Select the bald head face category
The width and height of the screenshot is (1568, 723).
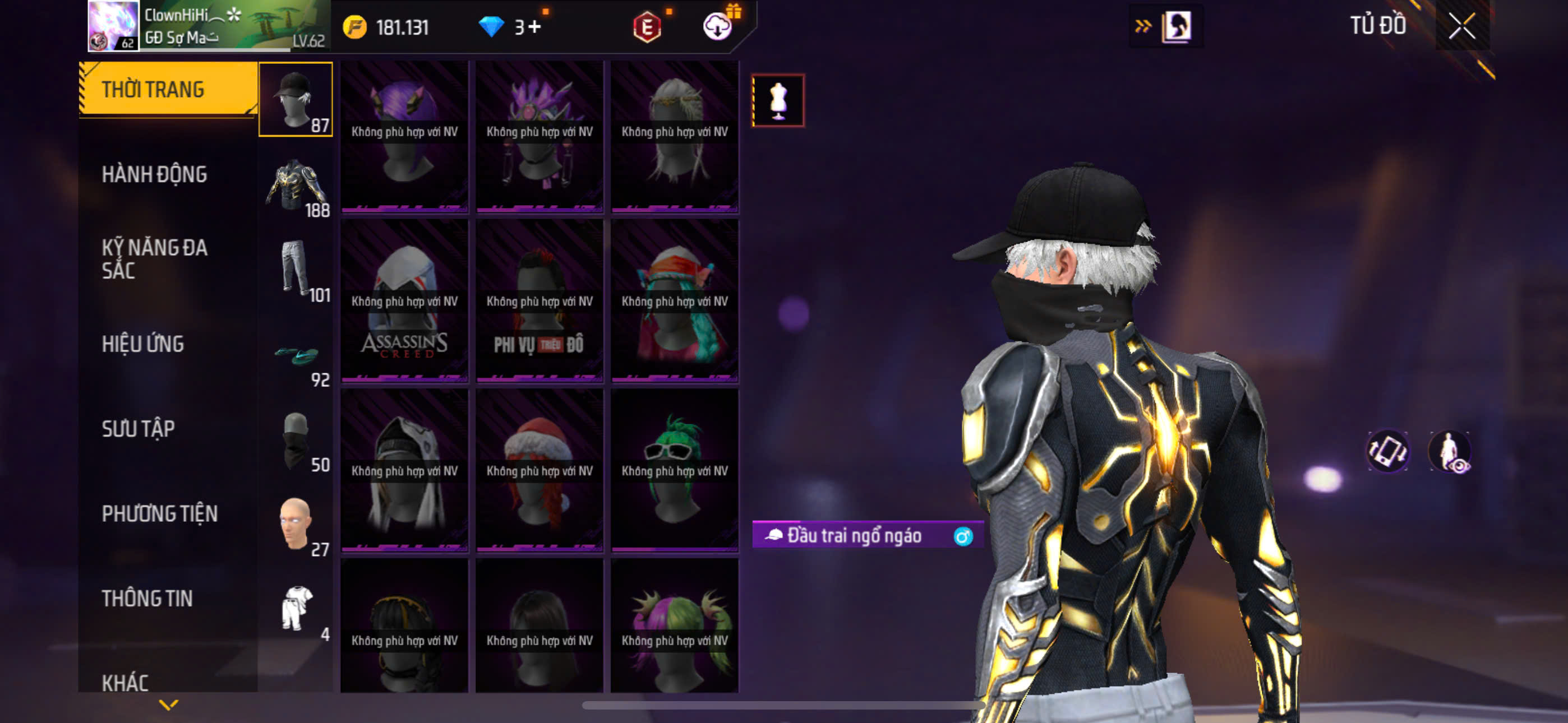[x=295, y=525]
